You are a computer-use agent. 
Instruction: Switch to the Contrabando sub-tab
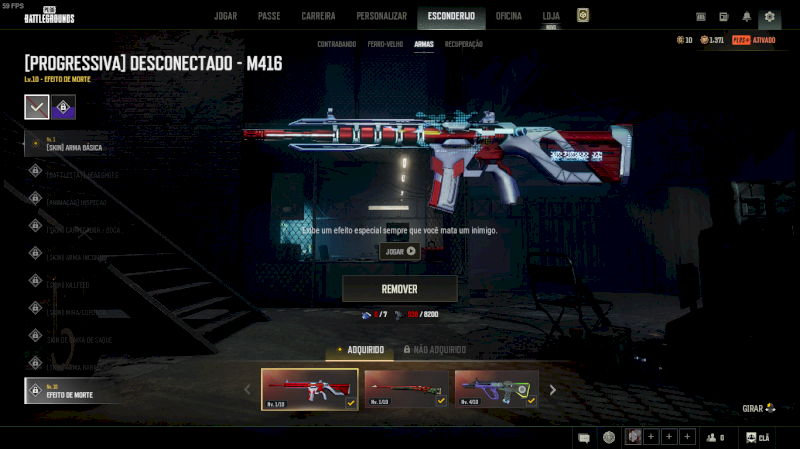click(336, 45)
